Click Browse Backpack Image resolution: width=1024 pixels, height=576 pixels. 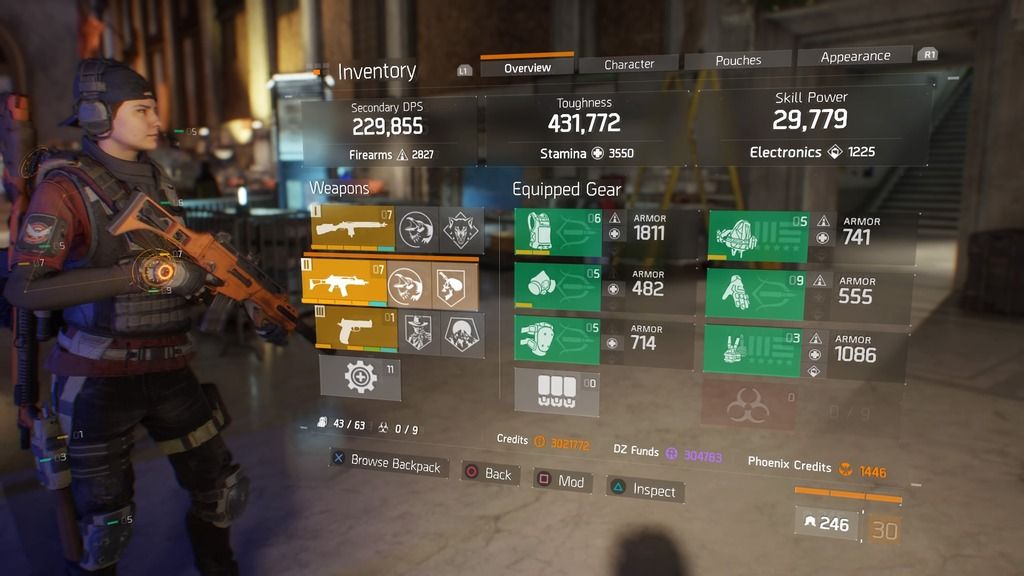(385, 463)
